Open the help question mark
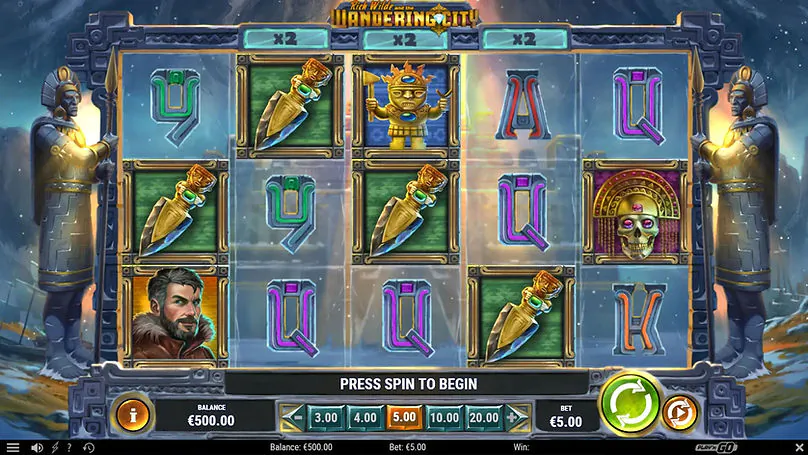The width and height of the screenshot is (808, 455). click(69, 447)
